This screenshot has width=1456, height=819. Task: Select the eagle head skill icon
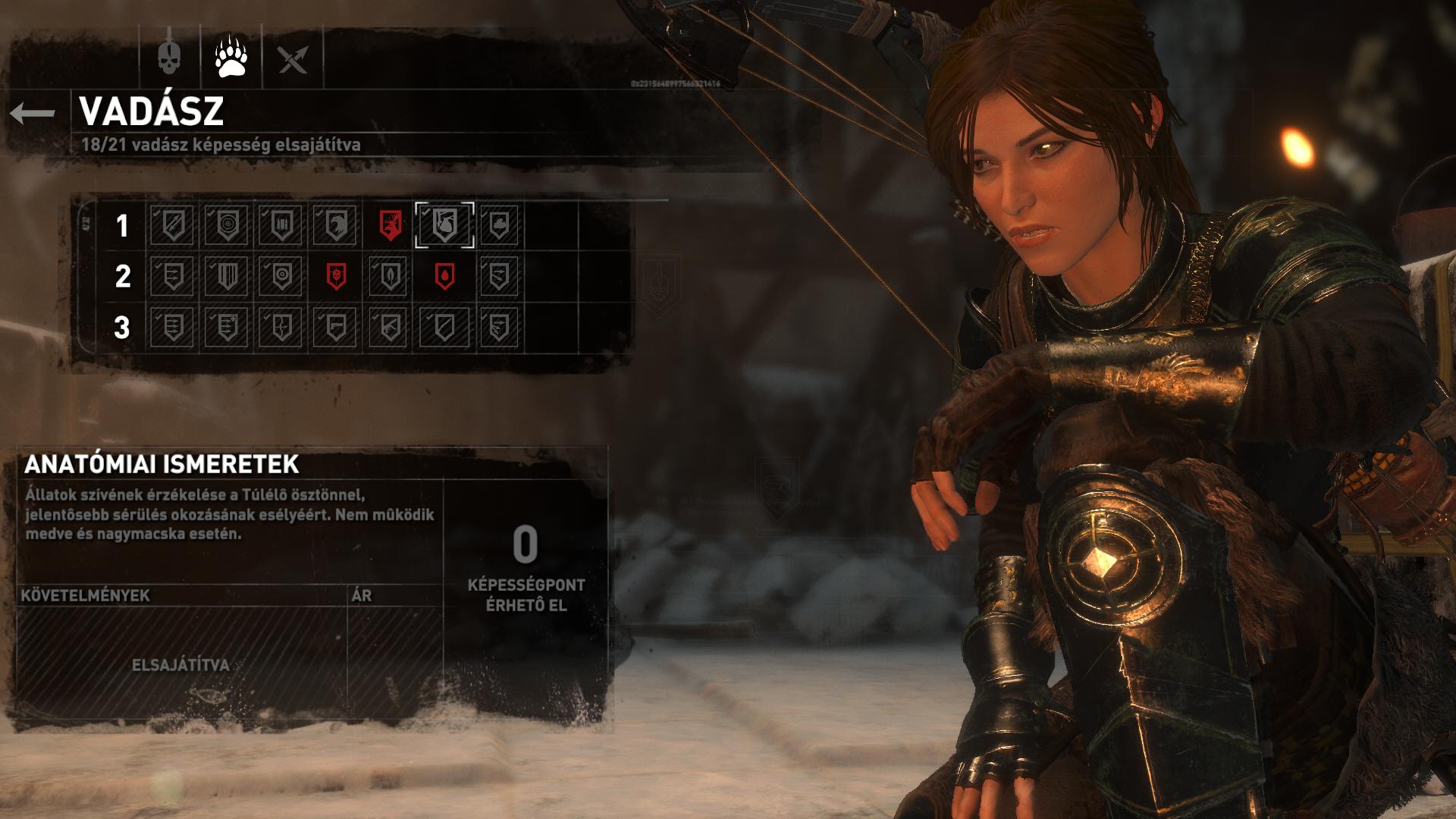click(335, 225)
